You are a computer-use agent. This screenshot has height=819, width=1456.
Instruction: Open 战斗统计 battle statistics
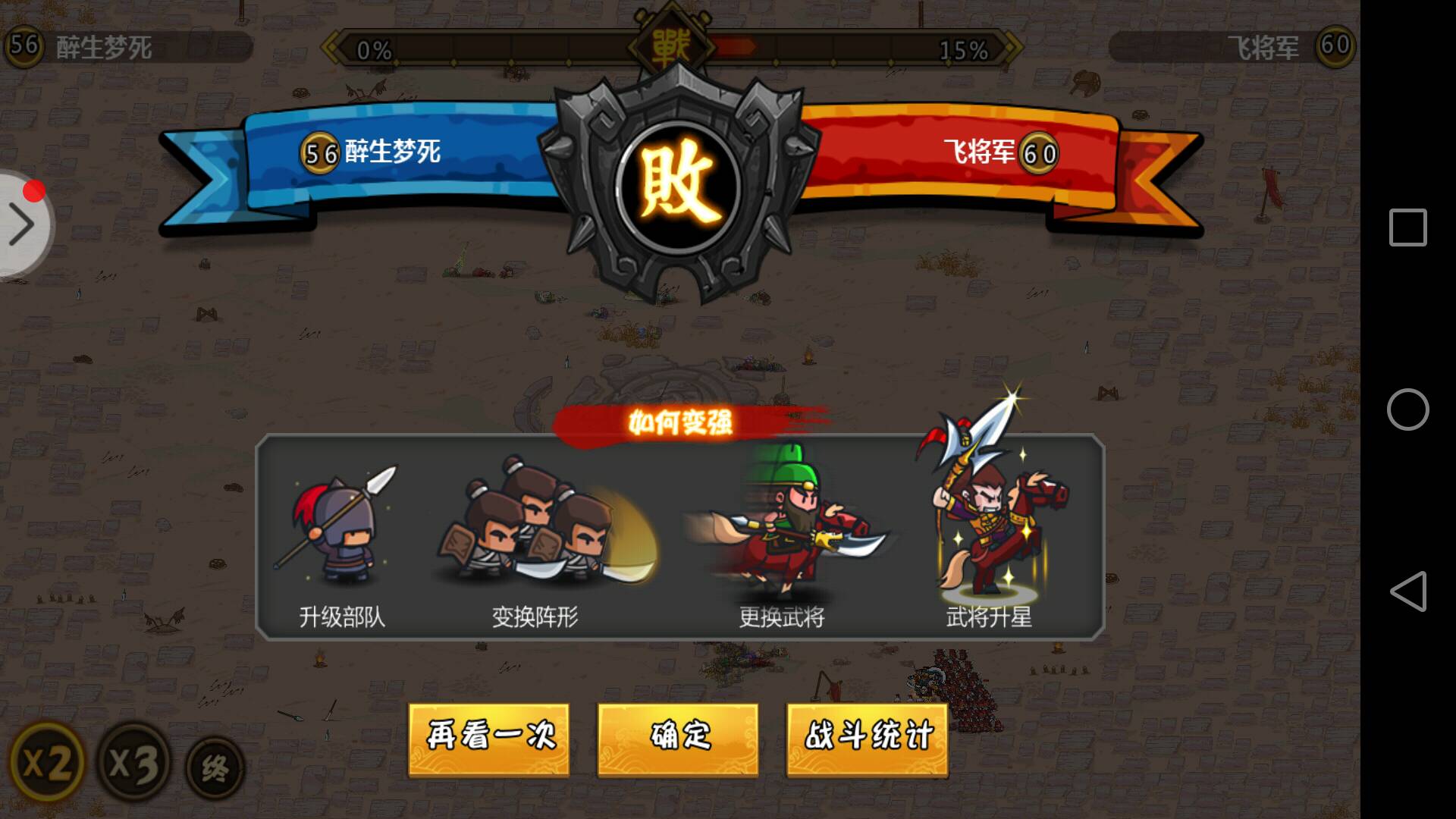867,738
